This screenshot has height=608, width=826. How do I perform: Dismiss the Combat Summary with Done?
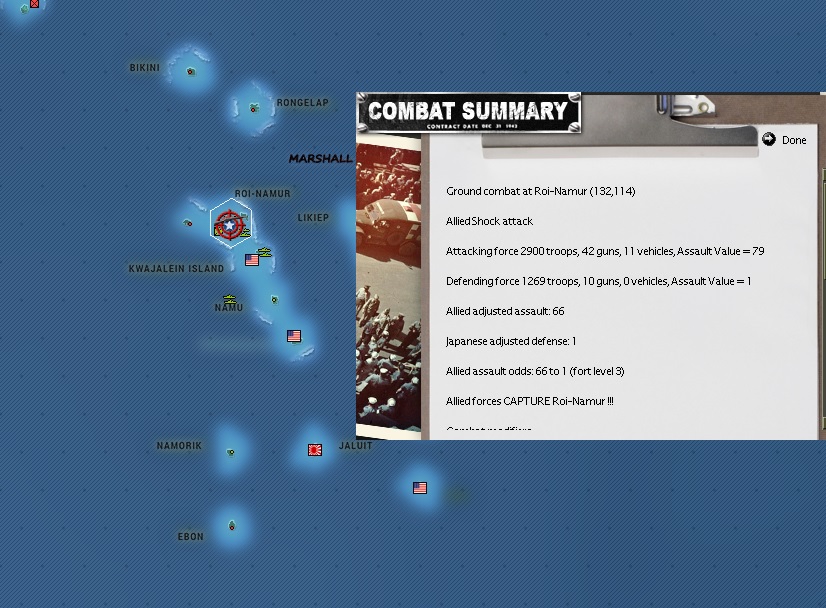coord(785,140)
